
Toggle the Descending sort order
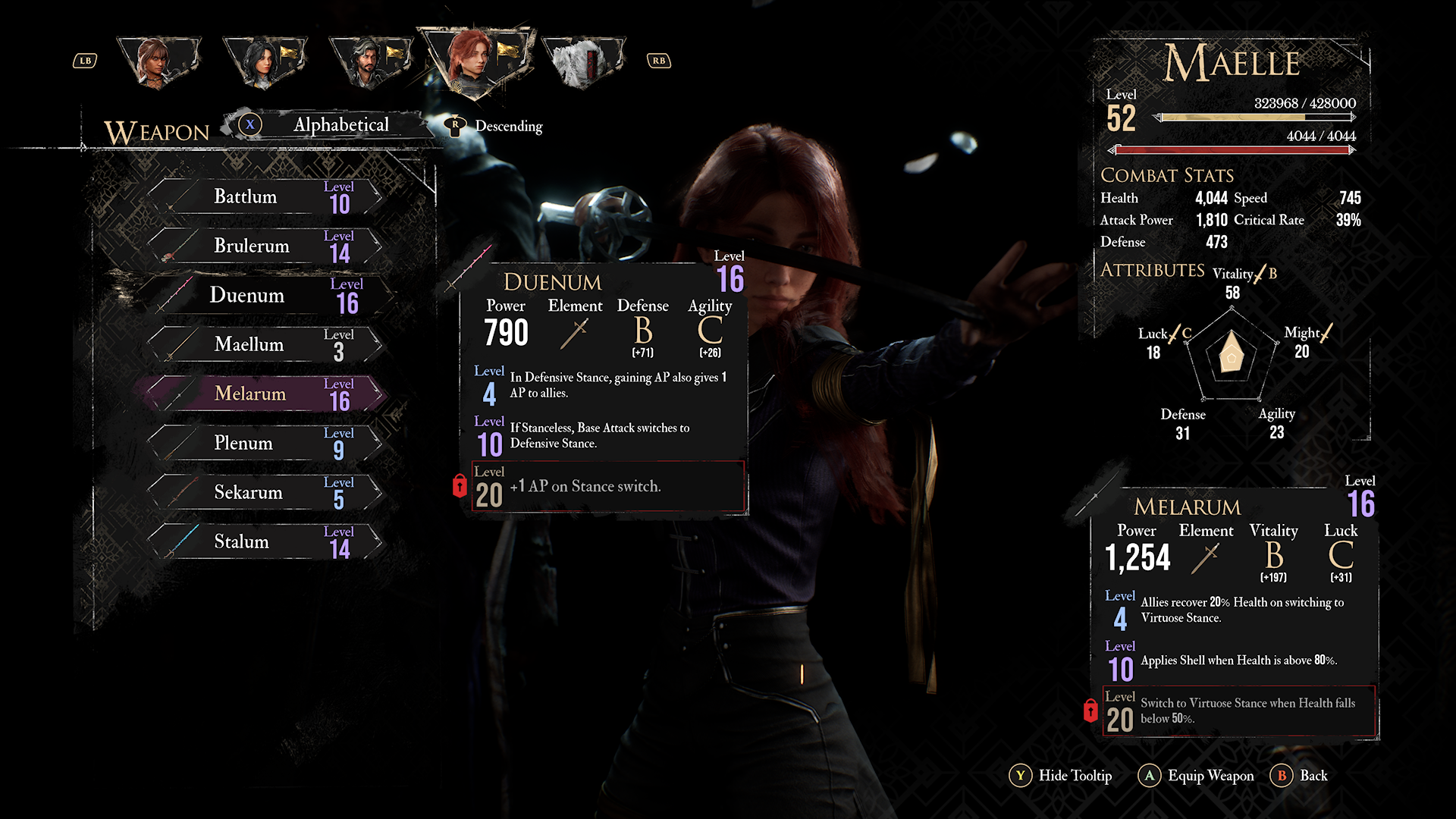pyautogui.click(x=497, y=127)
